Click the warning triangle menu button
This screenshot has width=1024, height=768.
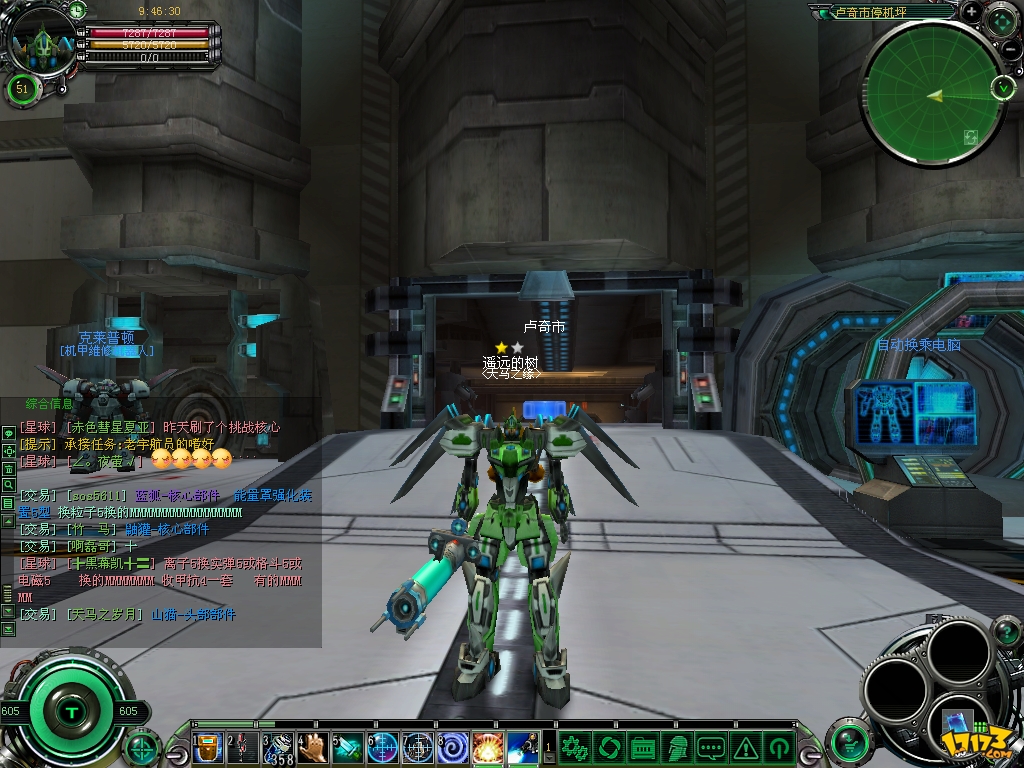745,747
